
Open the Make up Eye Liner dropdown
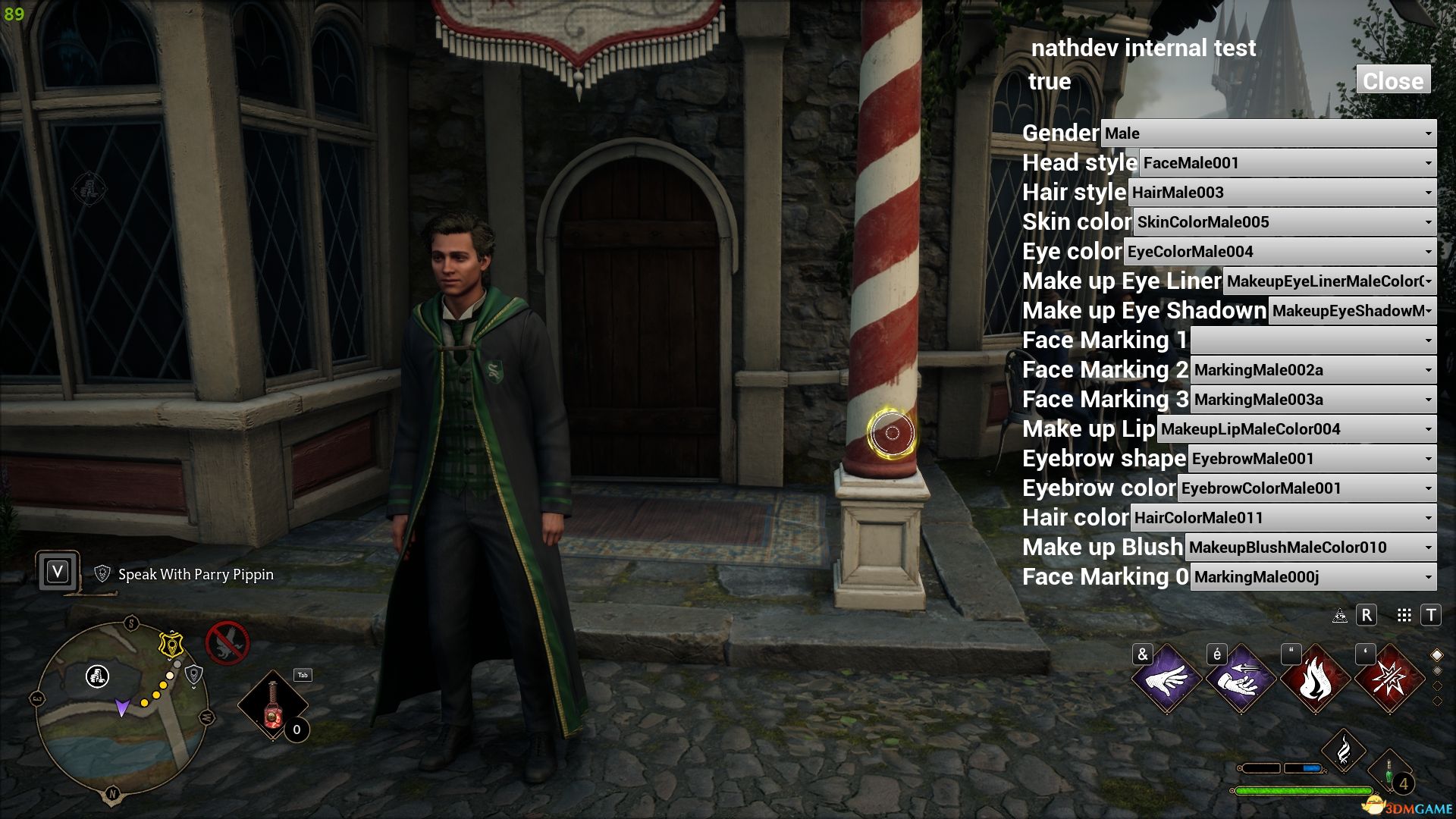tap(1329, 281)
